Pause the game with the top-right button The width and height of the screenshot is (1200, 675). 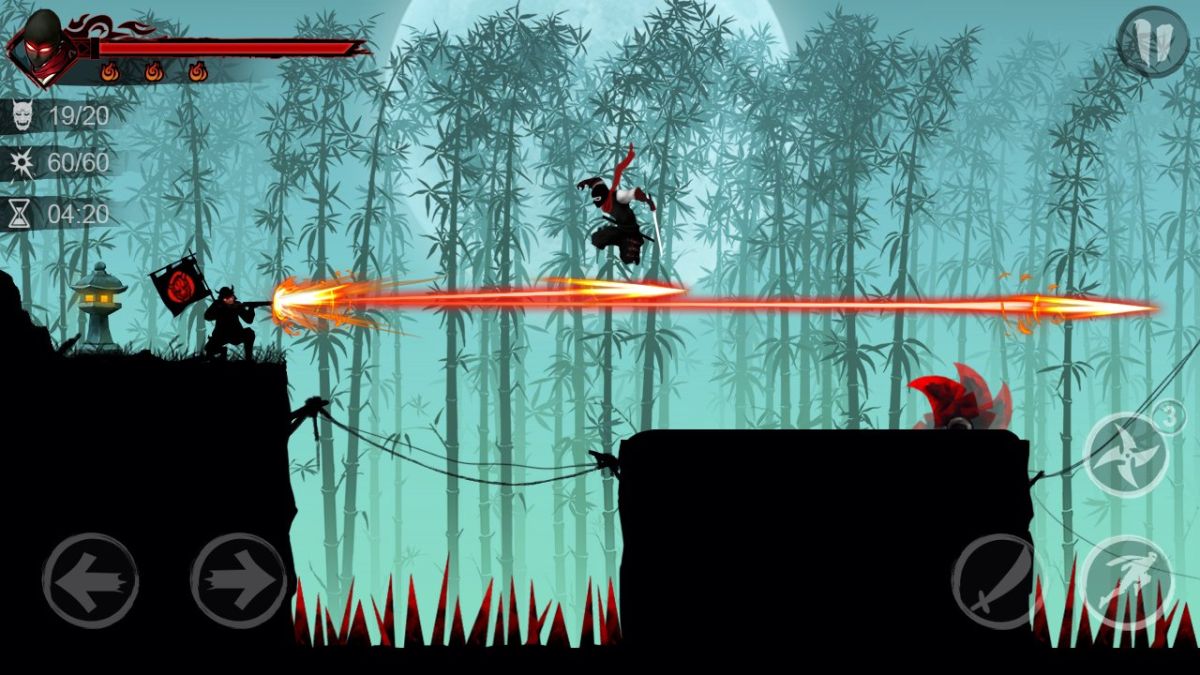[x=1152, y=40]
